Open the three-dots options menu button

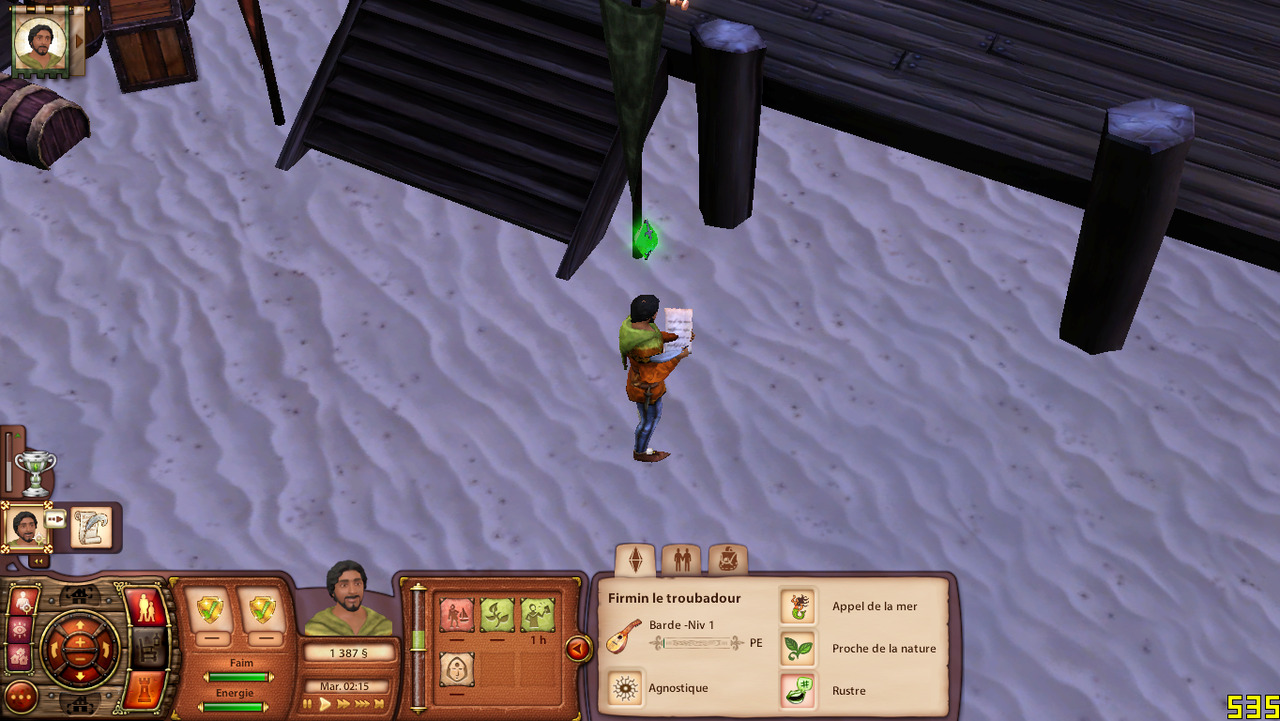click(x=22, y=696)
